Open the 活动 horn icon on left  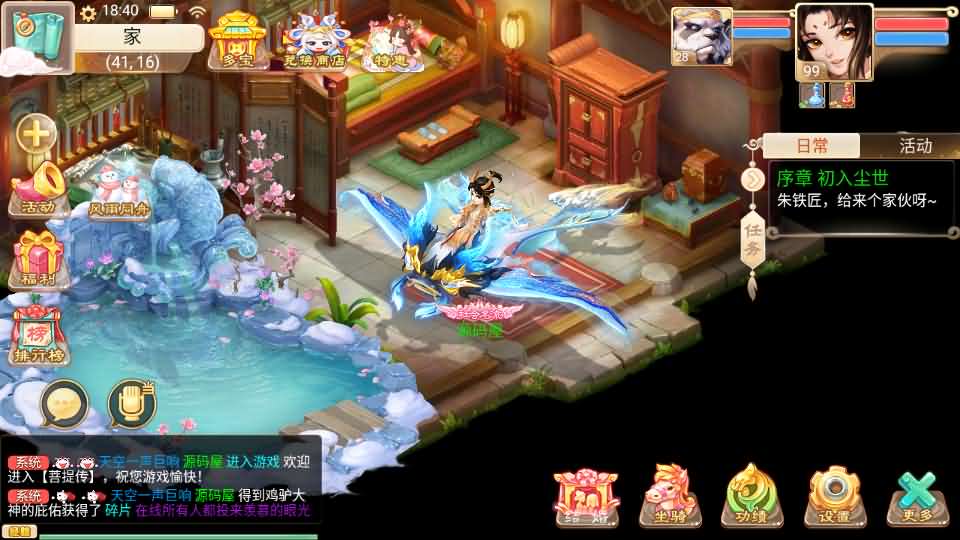pyautogui.click(x=38, y=190)
